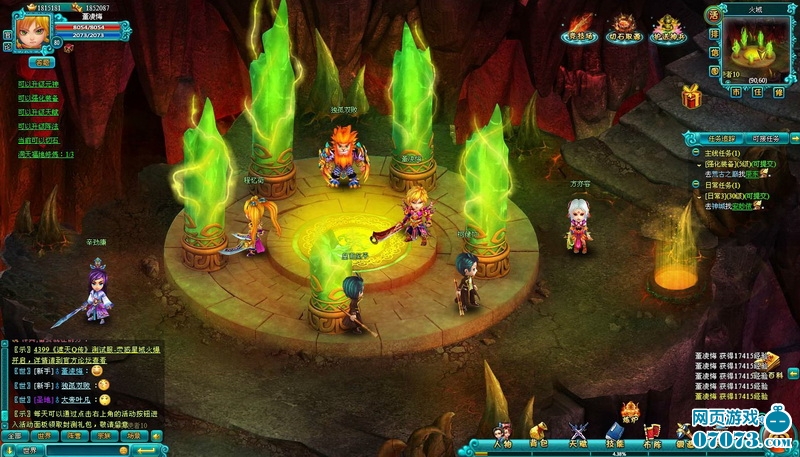The width and height of the screenshot is (800, 457).
Task: Open the 炼炉 furnace icon
Action: pos(631,412)
